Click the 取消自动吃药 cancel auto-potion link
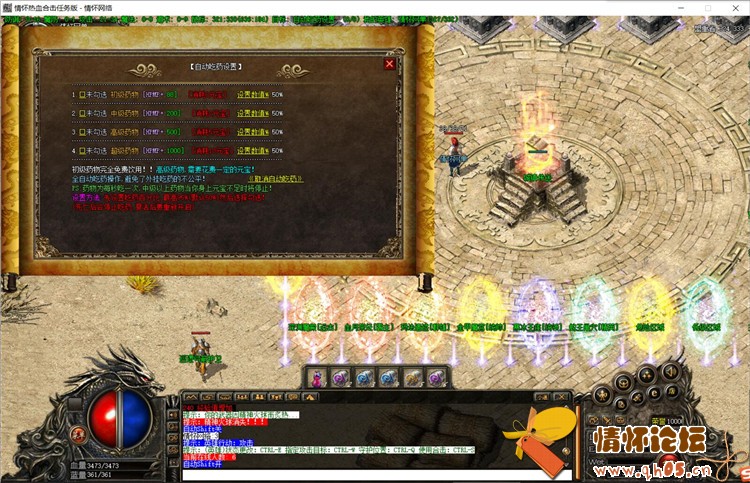This screenshot has height=483, width=750. [276, 178]
